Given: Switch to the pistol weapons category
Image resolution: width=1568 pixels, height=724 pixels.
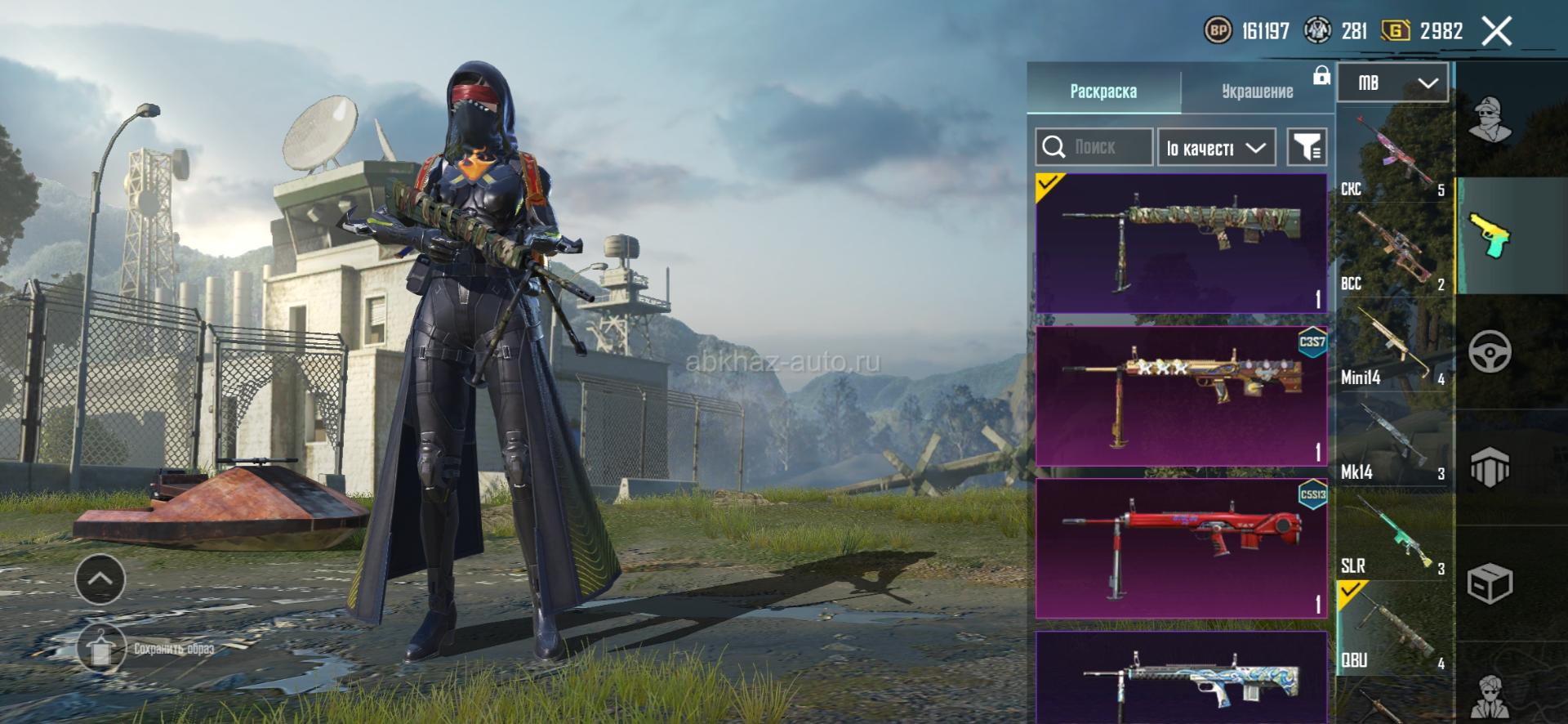Looking at the screenshot, I should coord(1490,235).
